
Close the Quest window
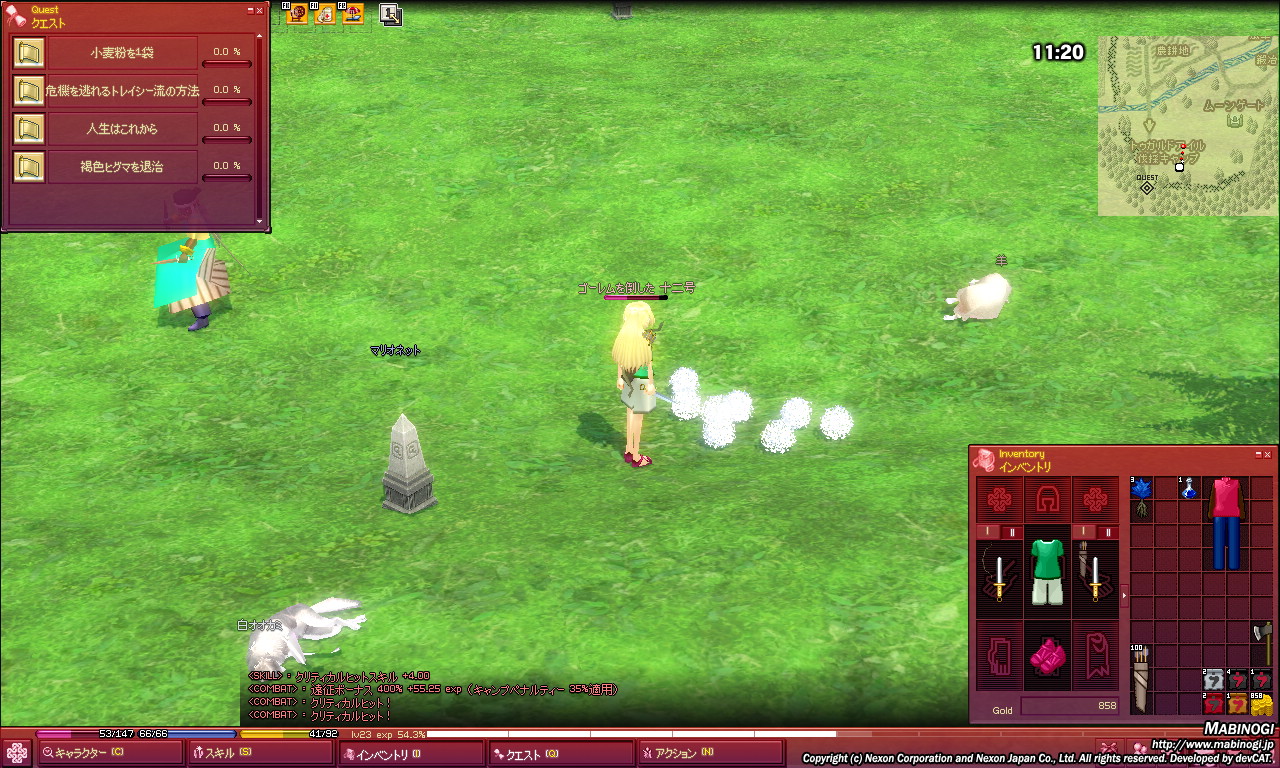coord(260,10)
